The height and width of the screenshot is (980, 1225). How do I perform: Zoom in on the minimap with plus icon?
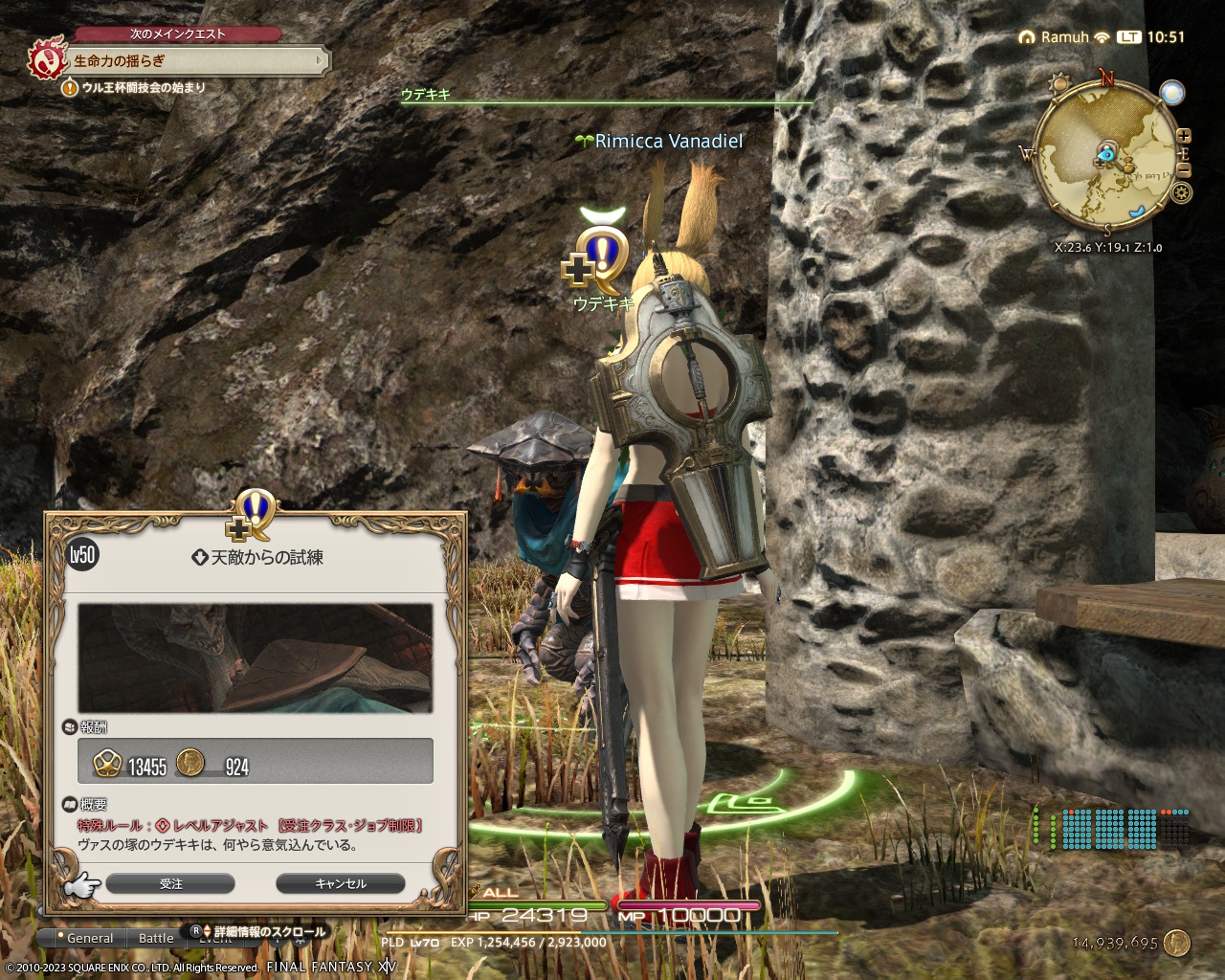click(1184, 135)
